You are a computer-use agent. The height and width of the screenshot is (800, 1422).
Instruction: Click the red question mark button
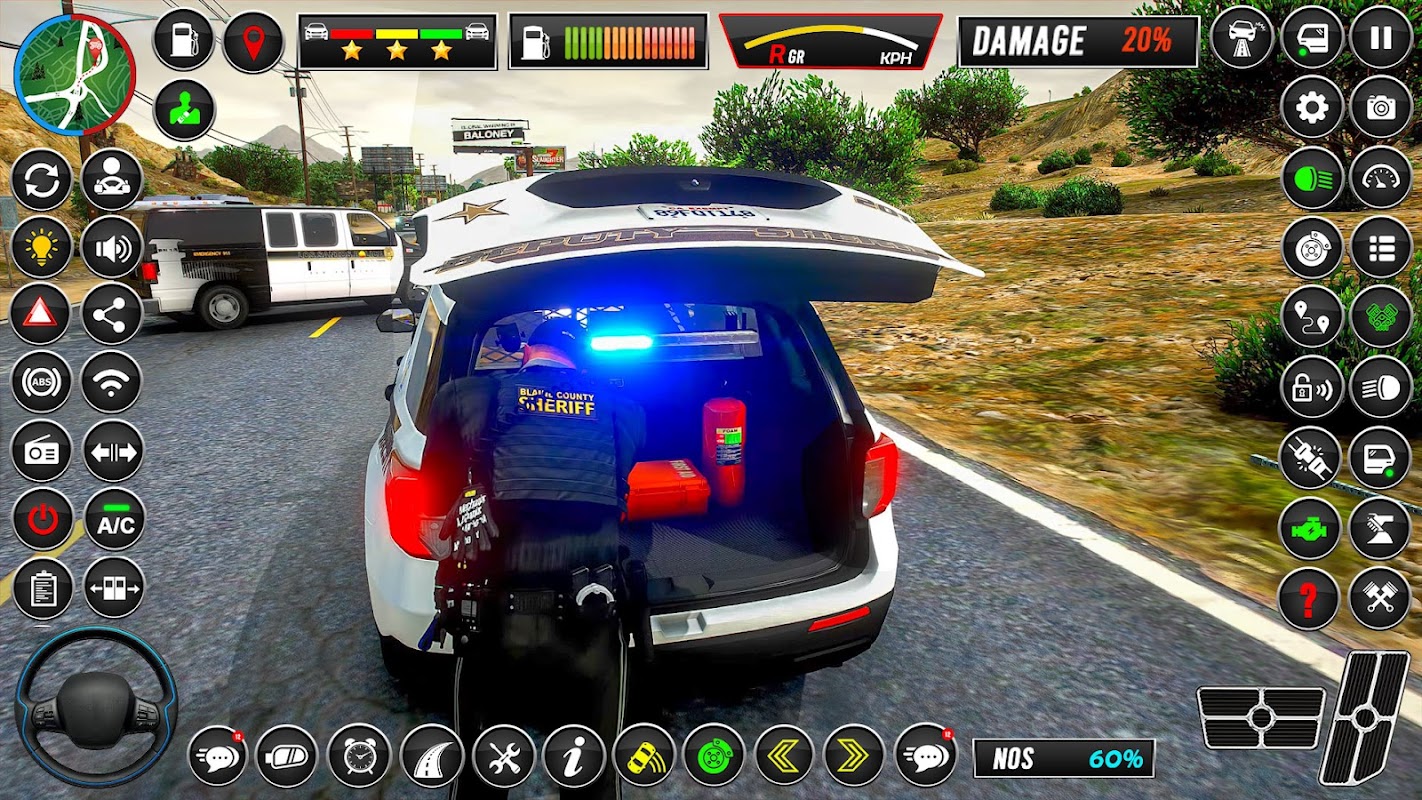(1309, 599)
